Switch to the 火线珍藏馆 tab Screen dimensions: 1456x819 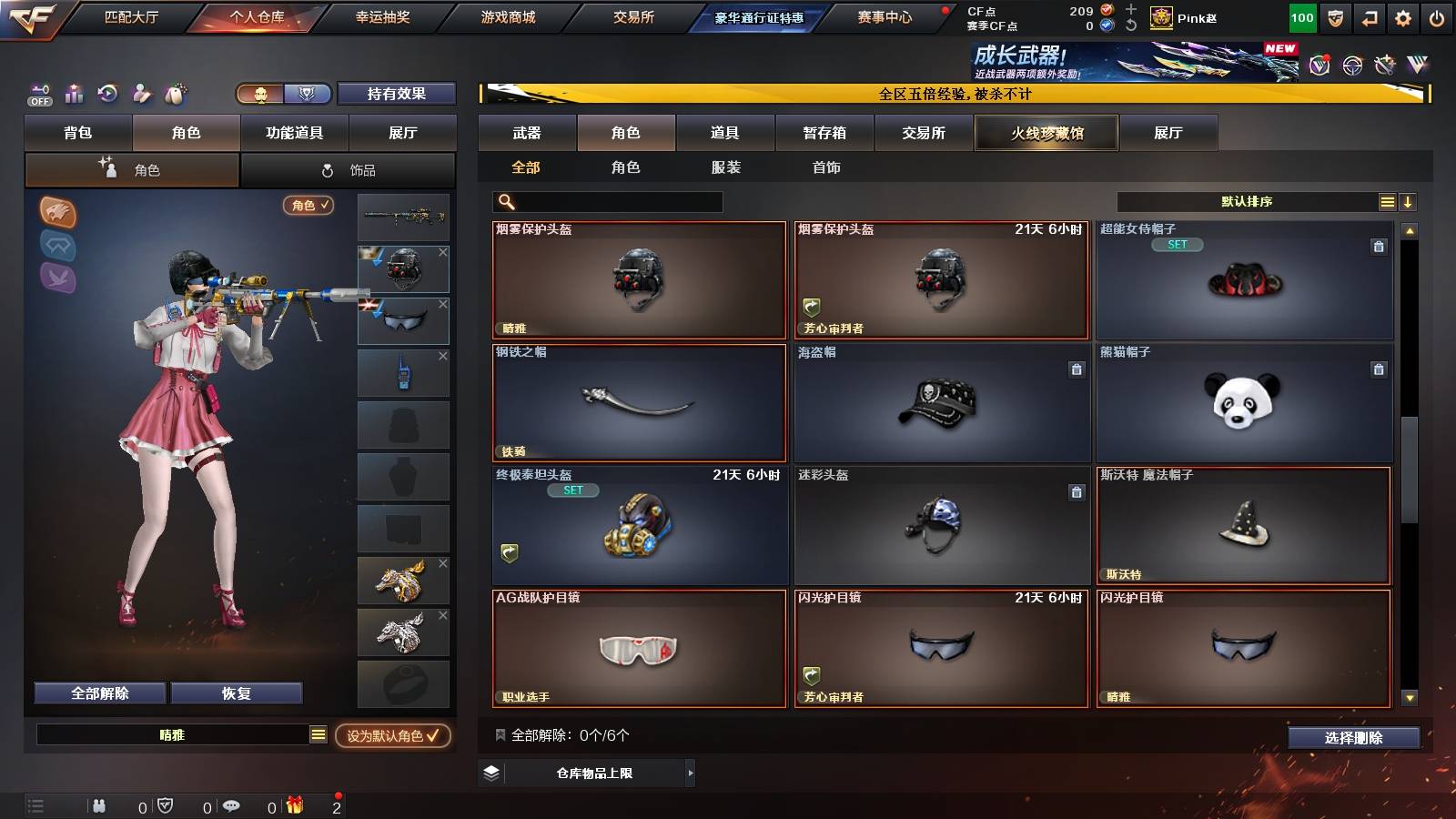pyautogui.click(x=1046, y=133)
